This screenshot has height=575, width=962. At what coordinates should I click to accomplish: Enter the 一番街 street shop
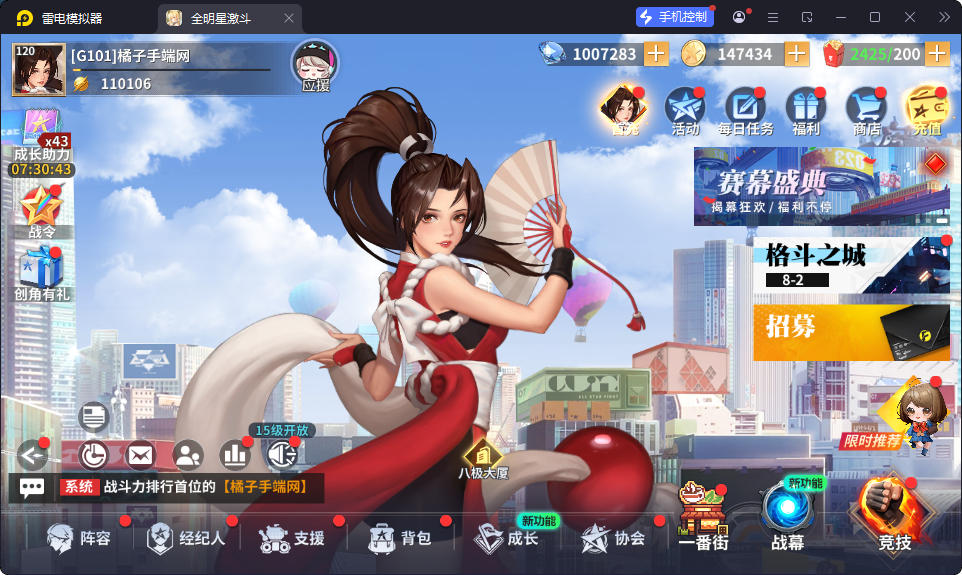702,517
